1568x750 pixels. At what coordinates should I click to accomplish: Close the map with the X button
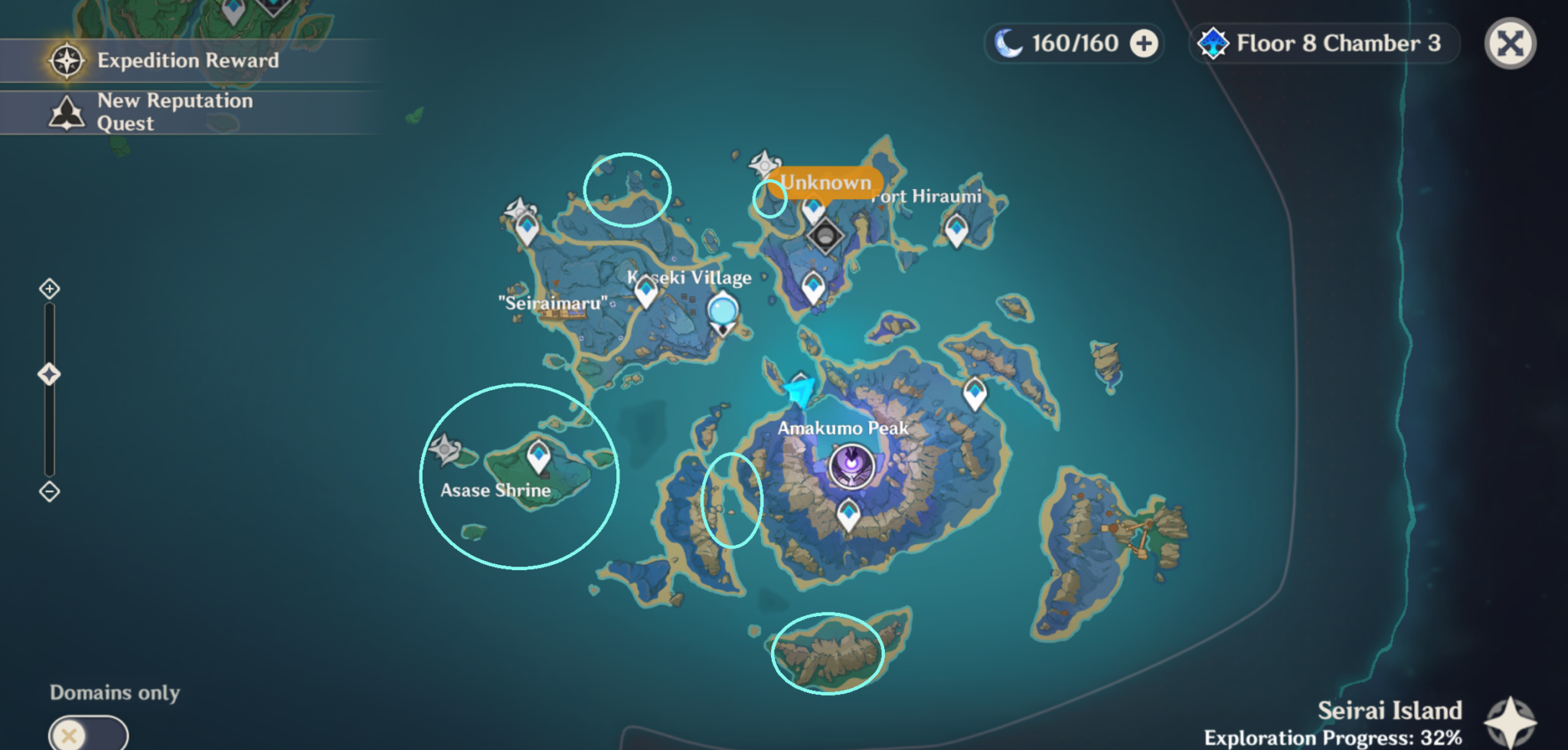(1511, 44)
